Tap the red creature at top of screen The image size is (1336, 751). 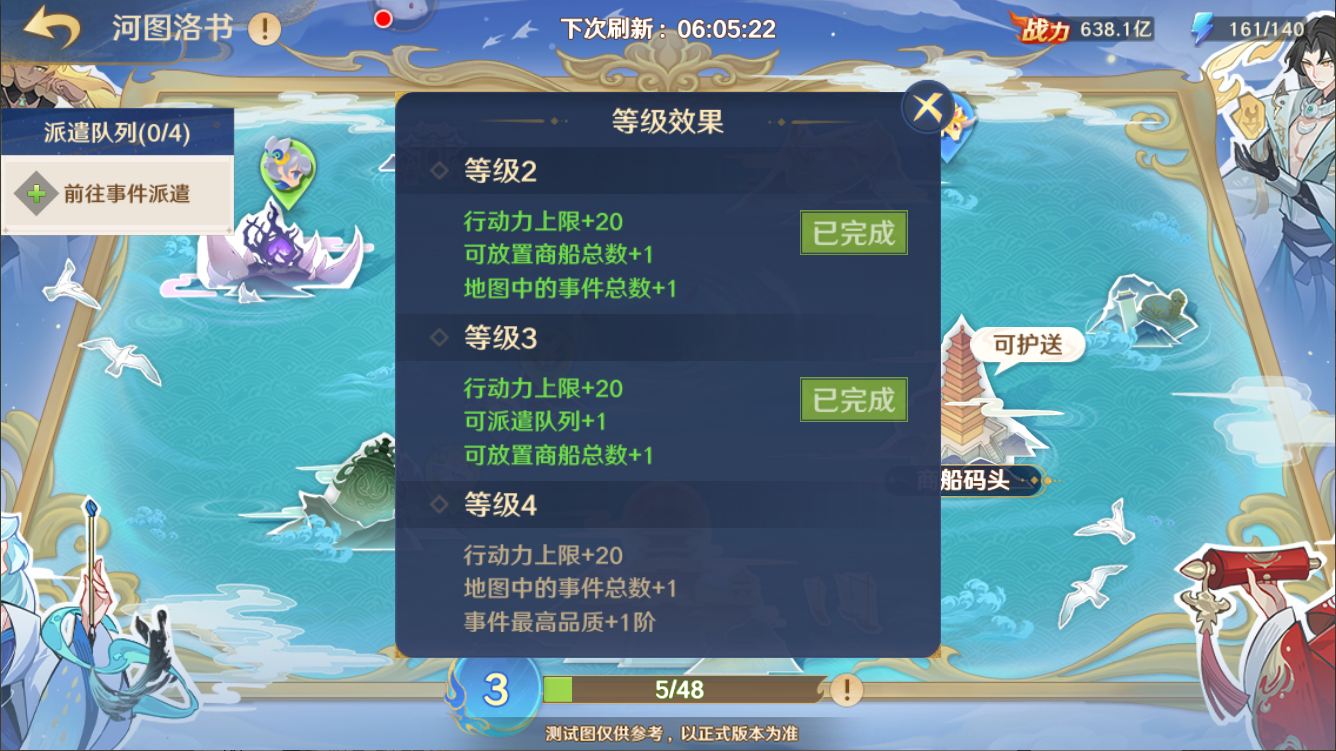383,16
